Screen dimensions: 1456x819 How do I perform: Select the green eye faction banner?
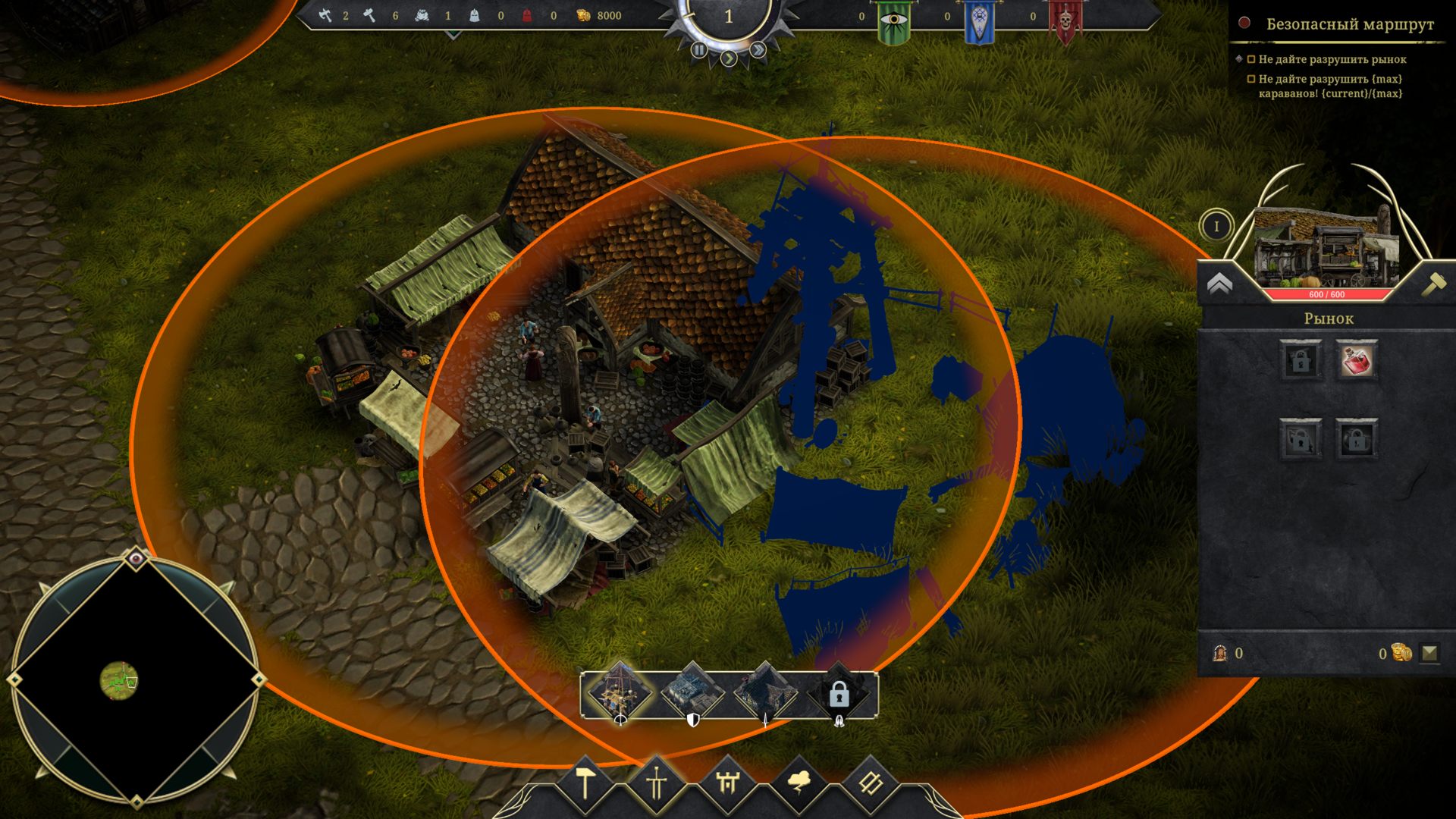point(894,21)
